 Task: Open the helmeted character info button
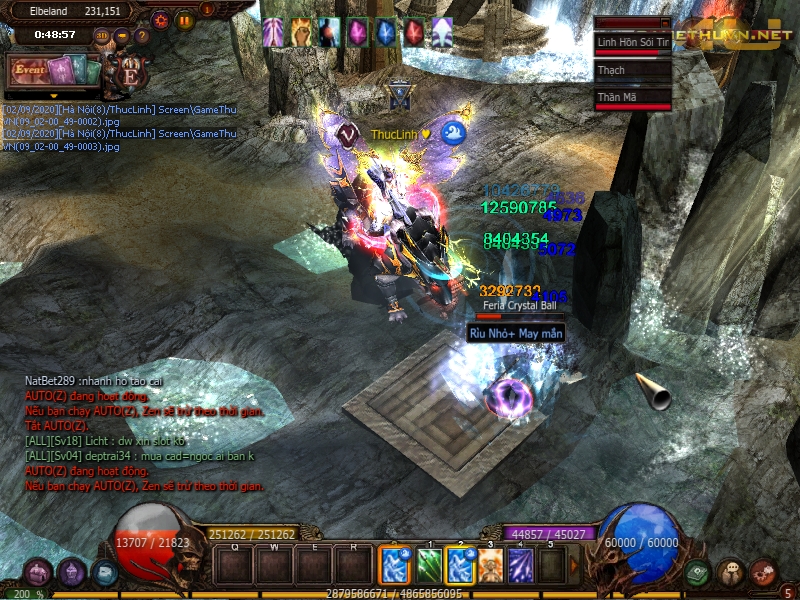point(72,573)
